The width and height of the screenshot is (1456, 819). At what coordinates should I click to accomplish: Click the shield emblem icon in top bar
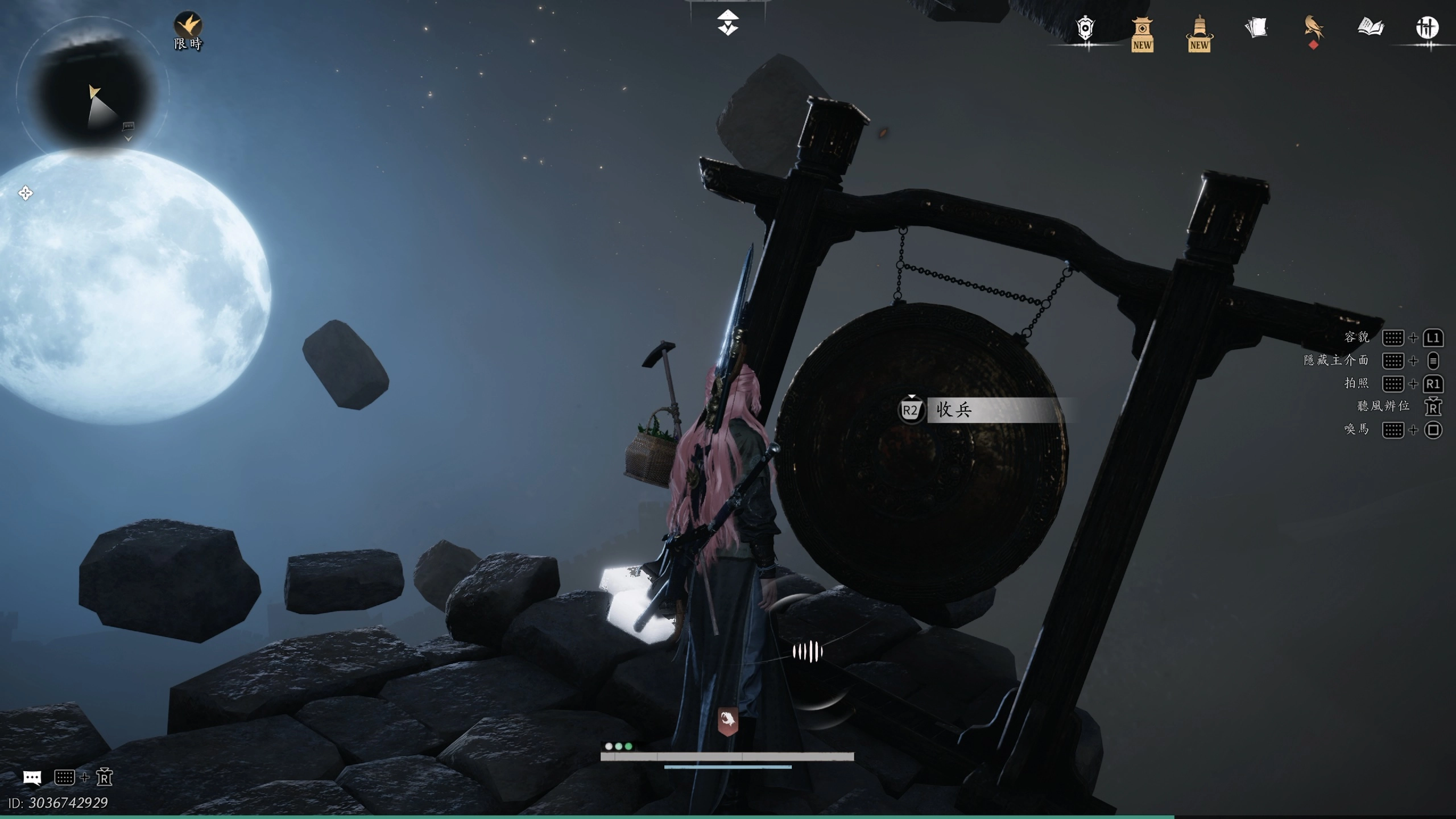[1085, 28]
